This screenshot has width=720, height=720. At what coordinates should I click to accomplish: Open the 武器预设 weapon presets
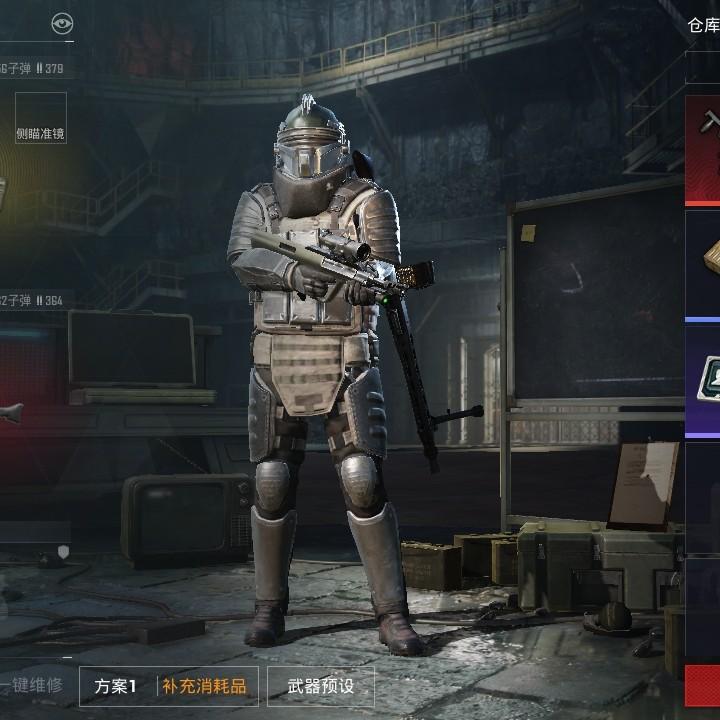pyautogui.click(x=320, y=687)
